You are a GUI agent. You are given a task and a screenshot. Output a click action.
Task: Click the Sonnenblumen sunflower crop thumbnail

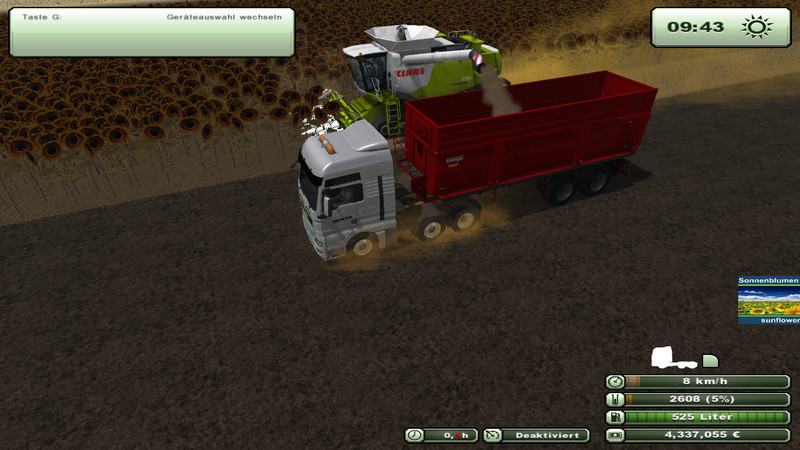click(x=769, y=300)
